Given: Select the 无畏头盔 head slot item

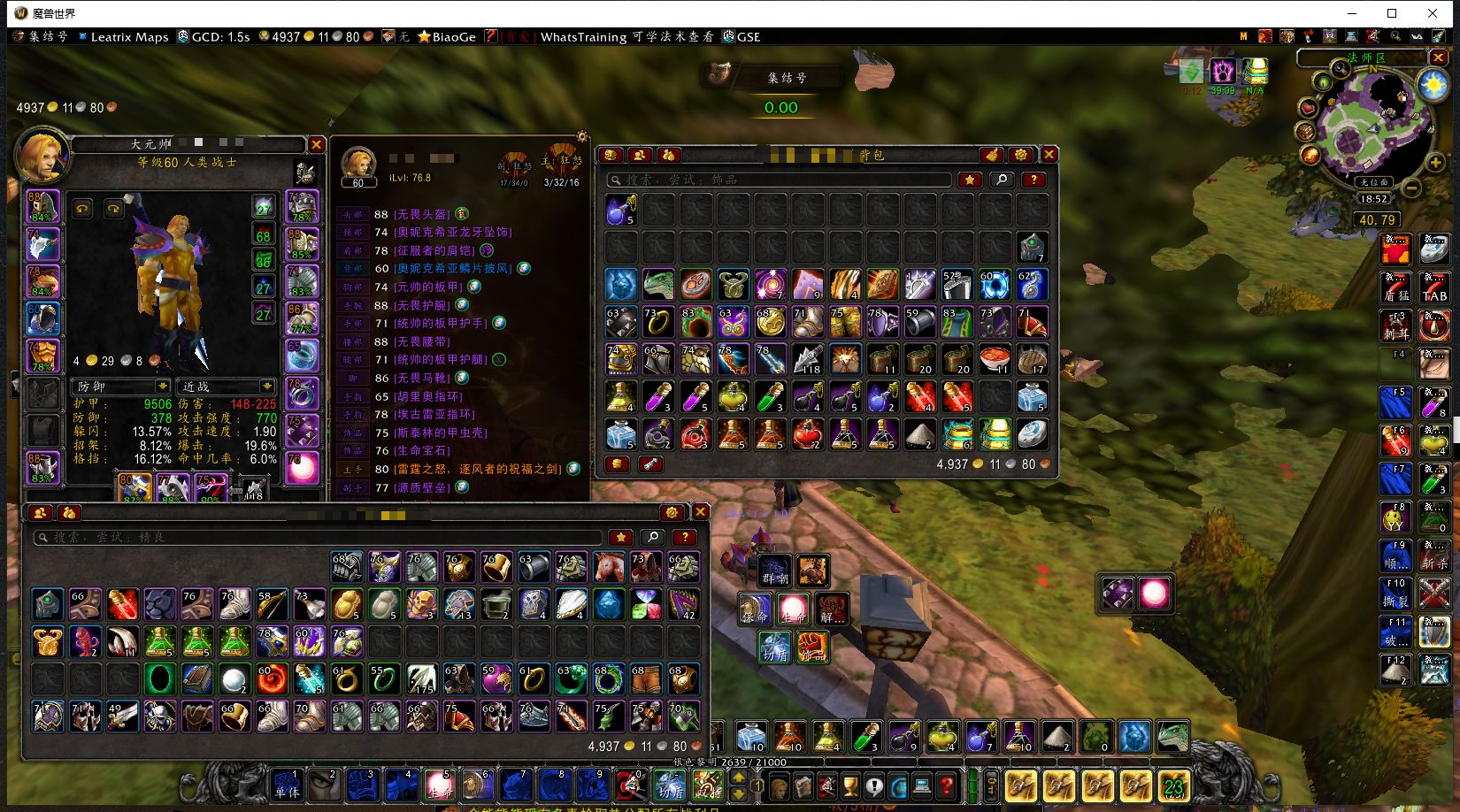Looking at the screenshot, I should [422, 214].
